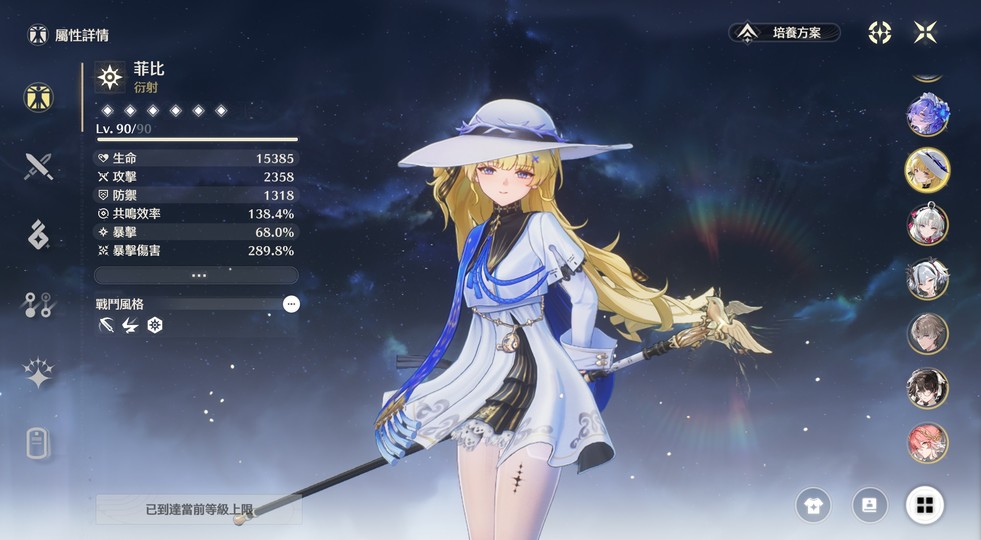Screen dimensions: 981x540
Task: Choose the white-haired portrait below the white-hat portrait
Action: [927, 224]
